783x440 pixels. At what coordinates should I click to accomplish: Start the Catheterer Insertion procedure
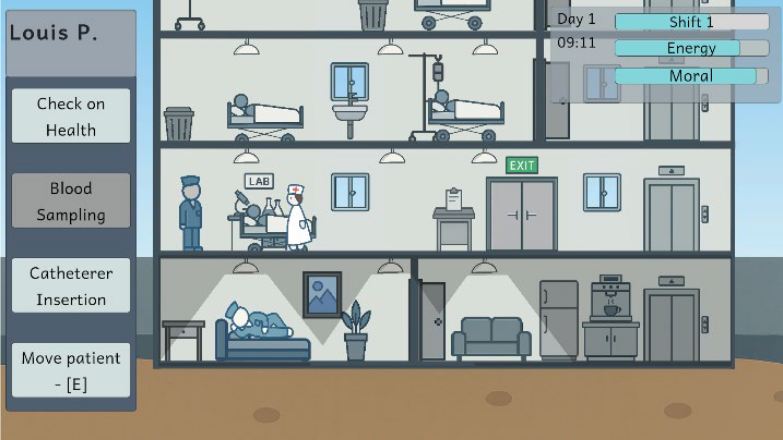pos(71,286)
